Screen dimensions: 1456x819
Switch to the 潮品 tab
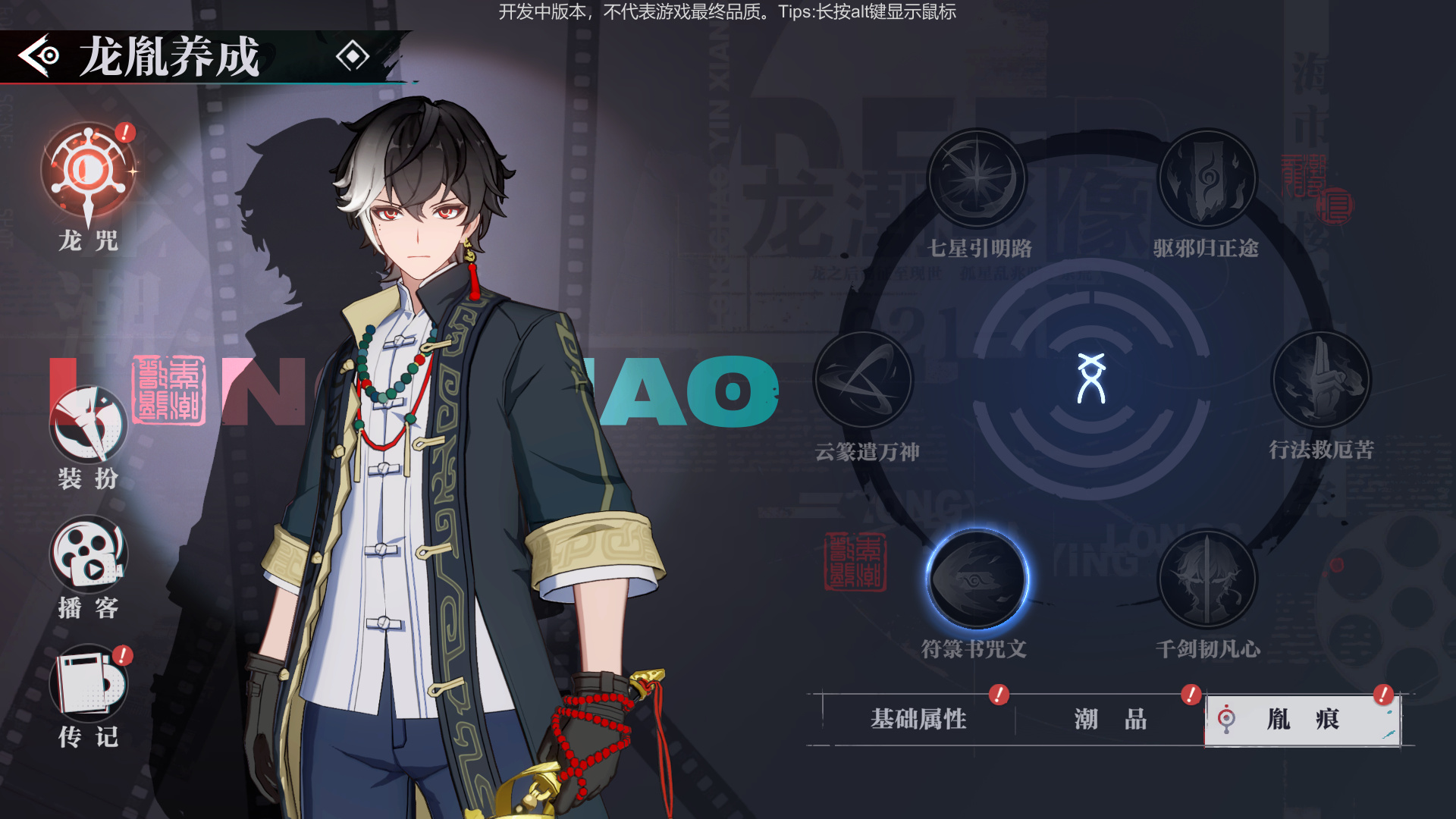click(1110, 719)
